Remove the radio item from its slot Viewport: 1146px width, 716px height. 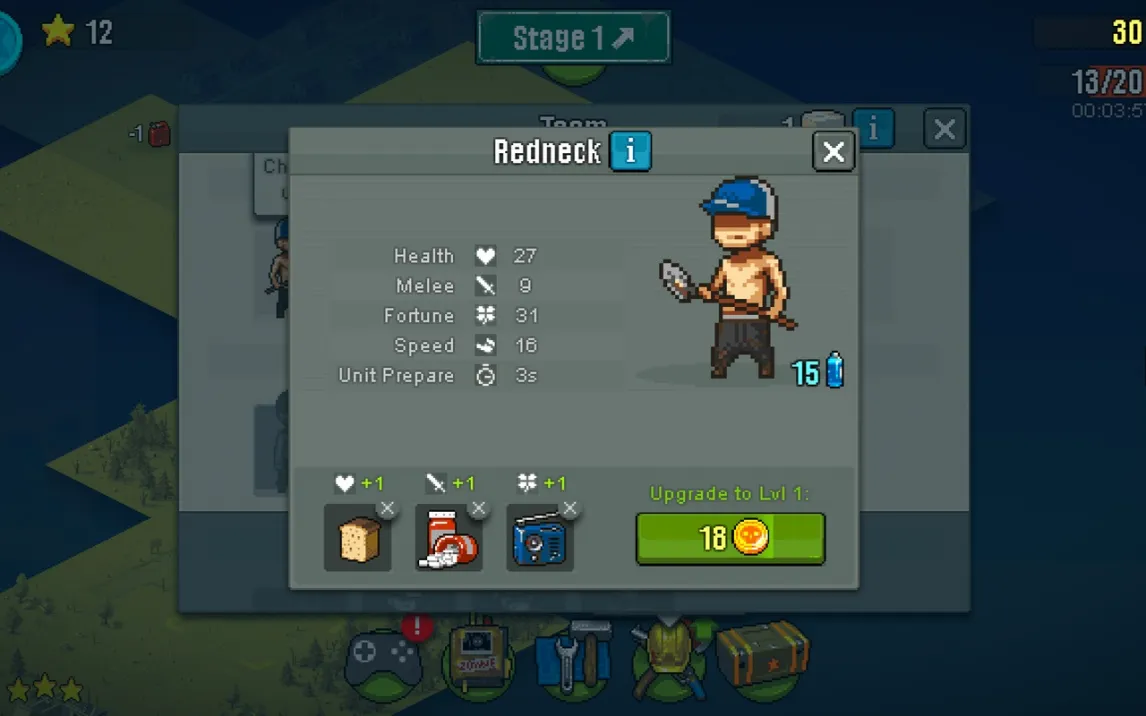[x=570, y=509]
